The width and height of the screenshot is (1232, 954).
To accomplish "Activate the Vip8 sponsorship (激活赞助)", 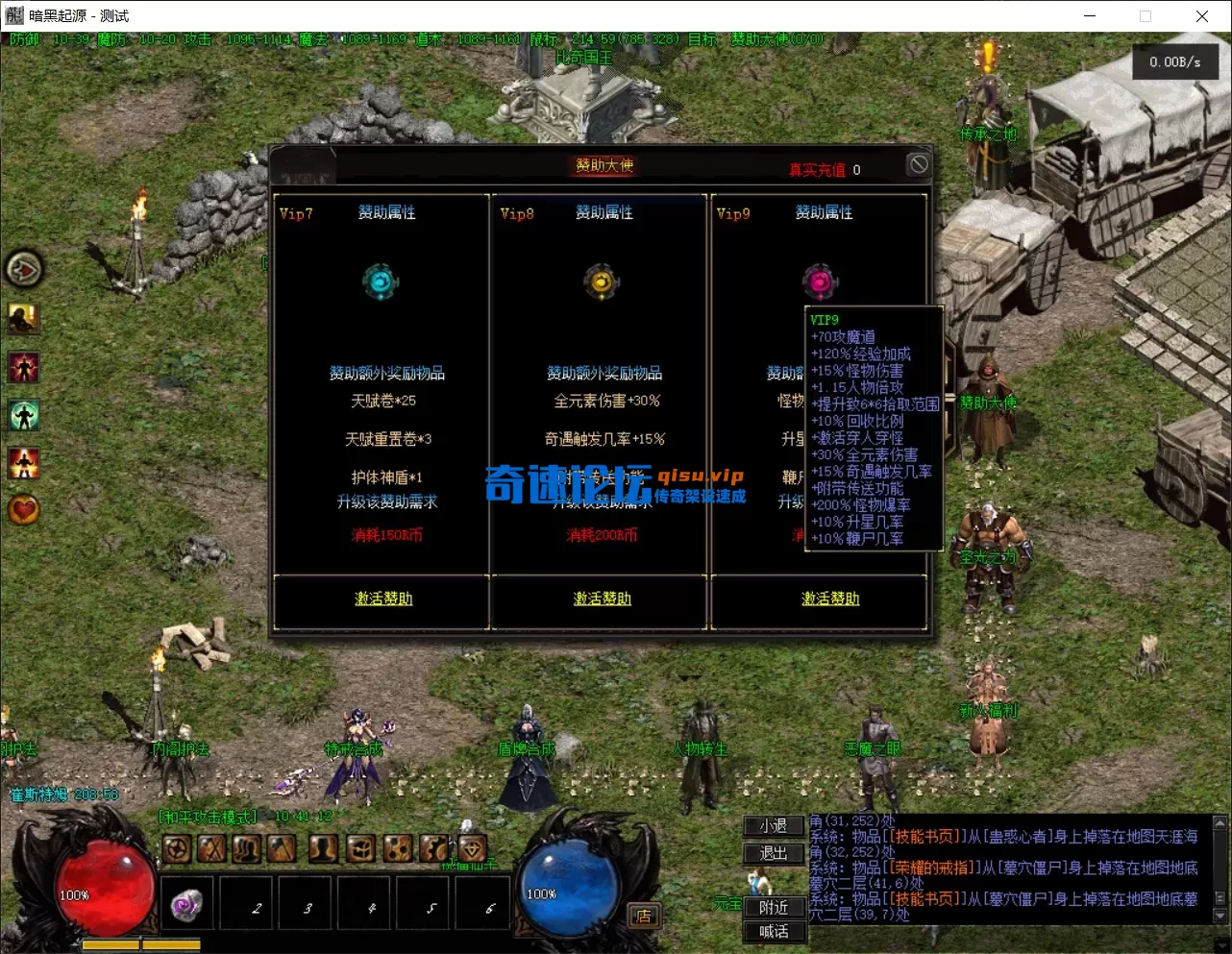I will pyautogui.click(x=602, y=599).
